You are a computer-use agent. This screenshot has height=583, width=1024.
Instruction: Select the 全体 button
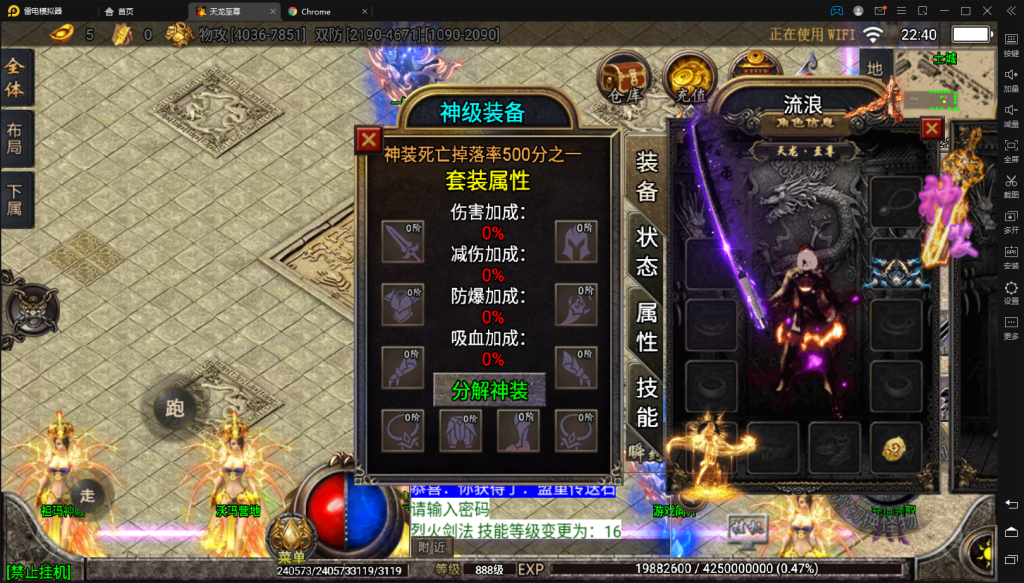point(17,78)
